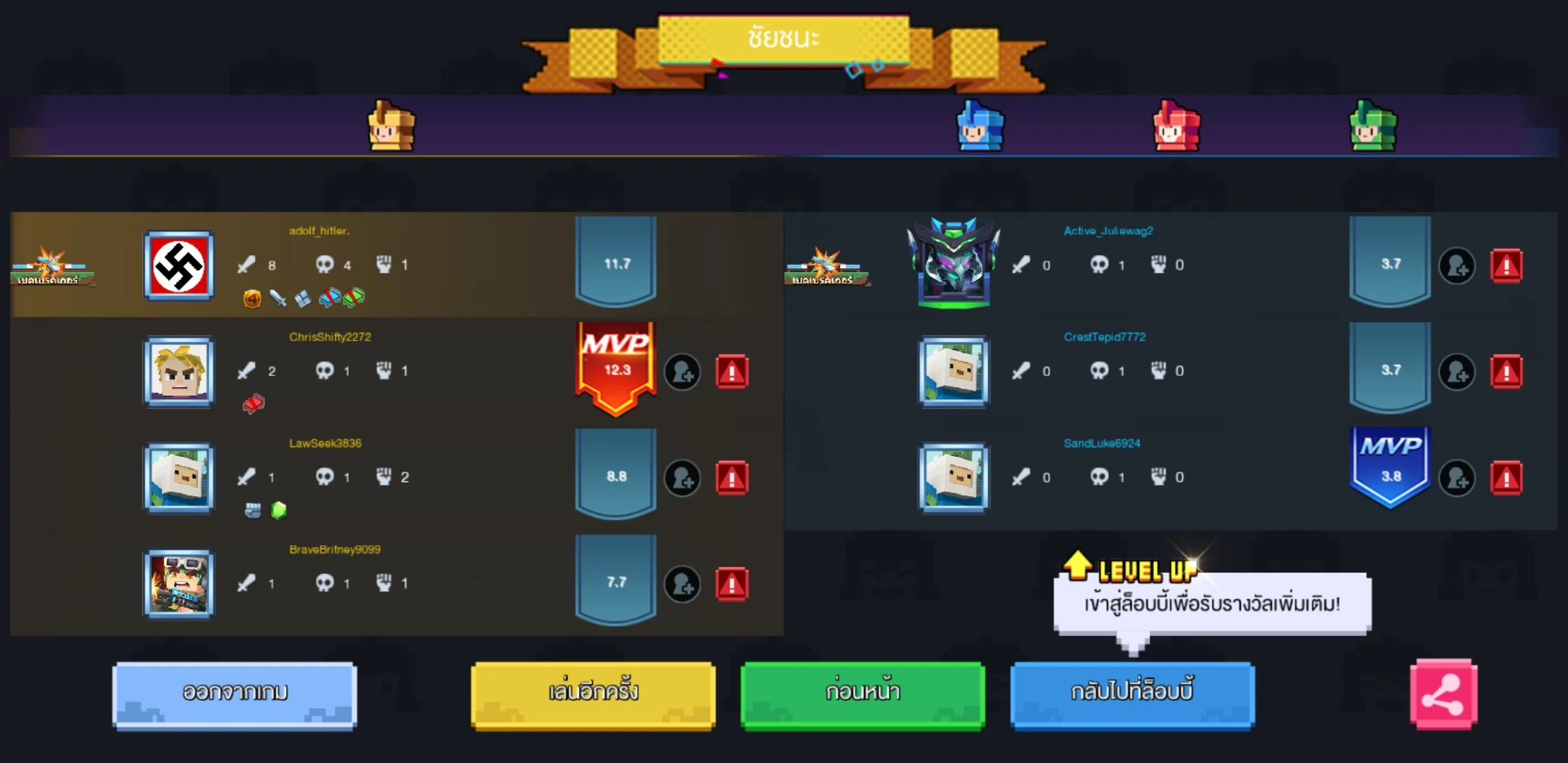Report the player BraveBritney9099
Image resolution: width=1568 pixels, height=763 pixels.
732,584
